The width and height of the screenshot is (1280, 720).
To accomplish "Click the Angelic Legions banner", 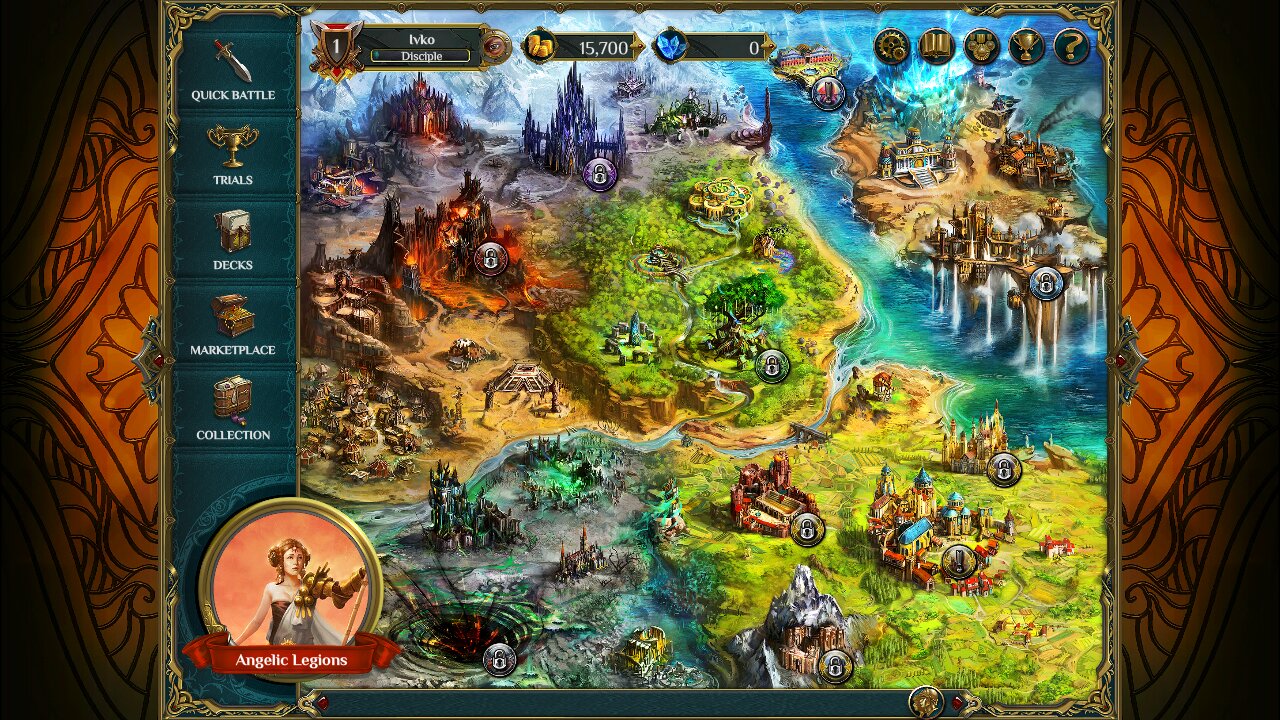I will [293, 660].
